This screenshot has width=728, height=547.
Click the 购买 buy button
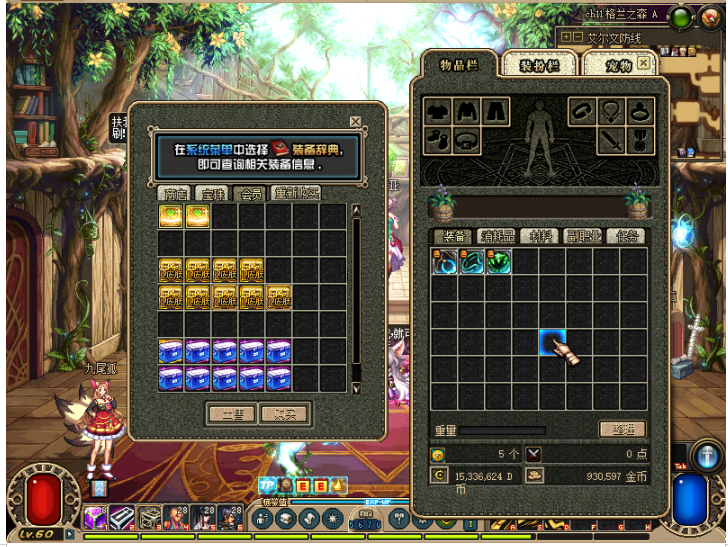[284, 414]
